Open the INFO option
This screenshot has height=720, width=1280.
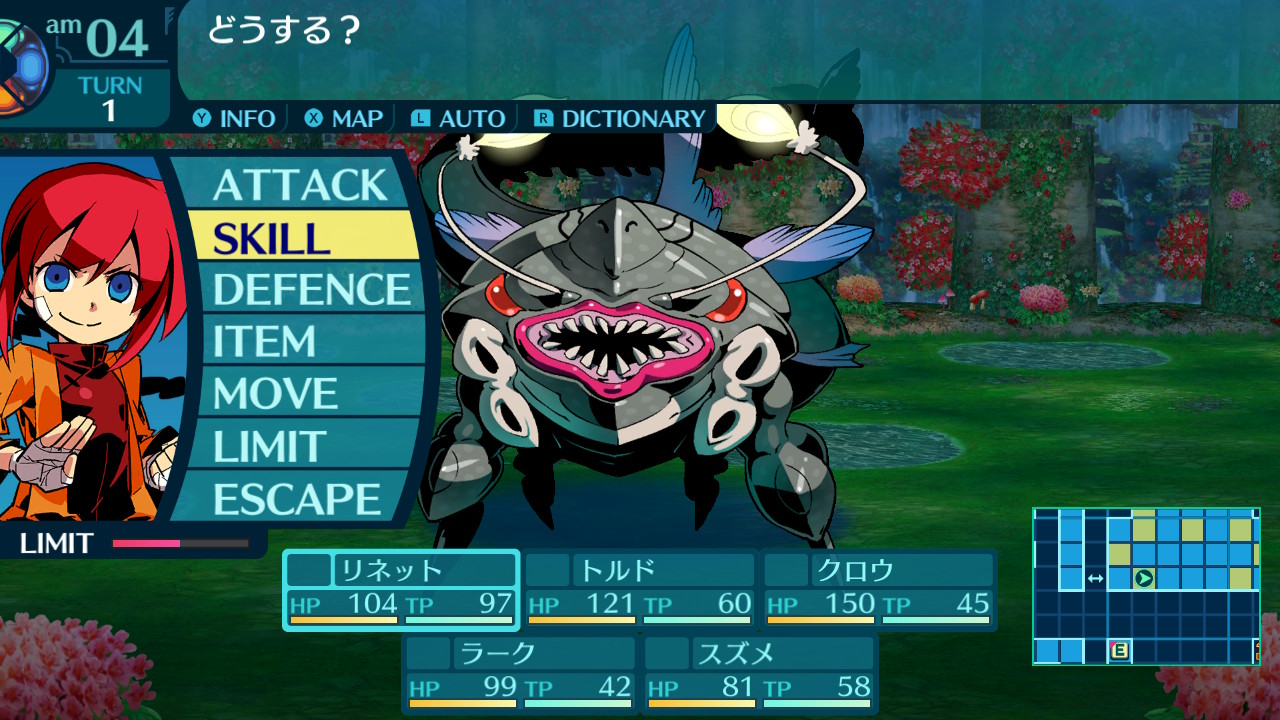(x=235, y=118)
